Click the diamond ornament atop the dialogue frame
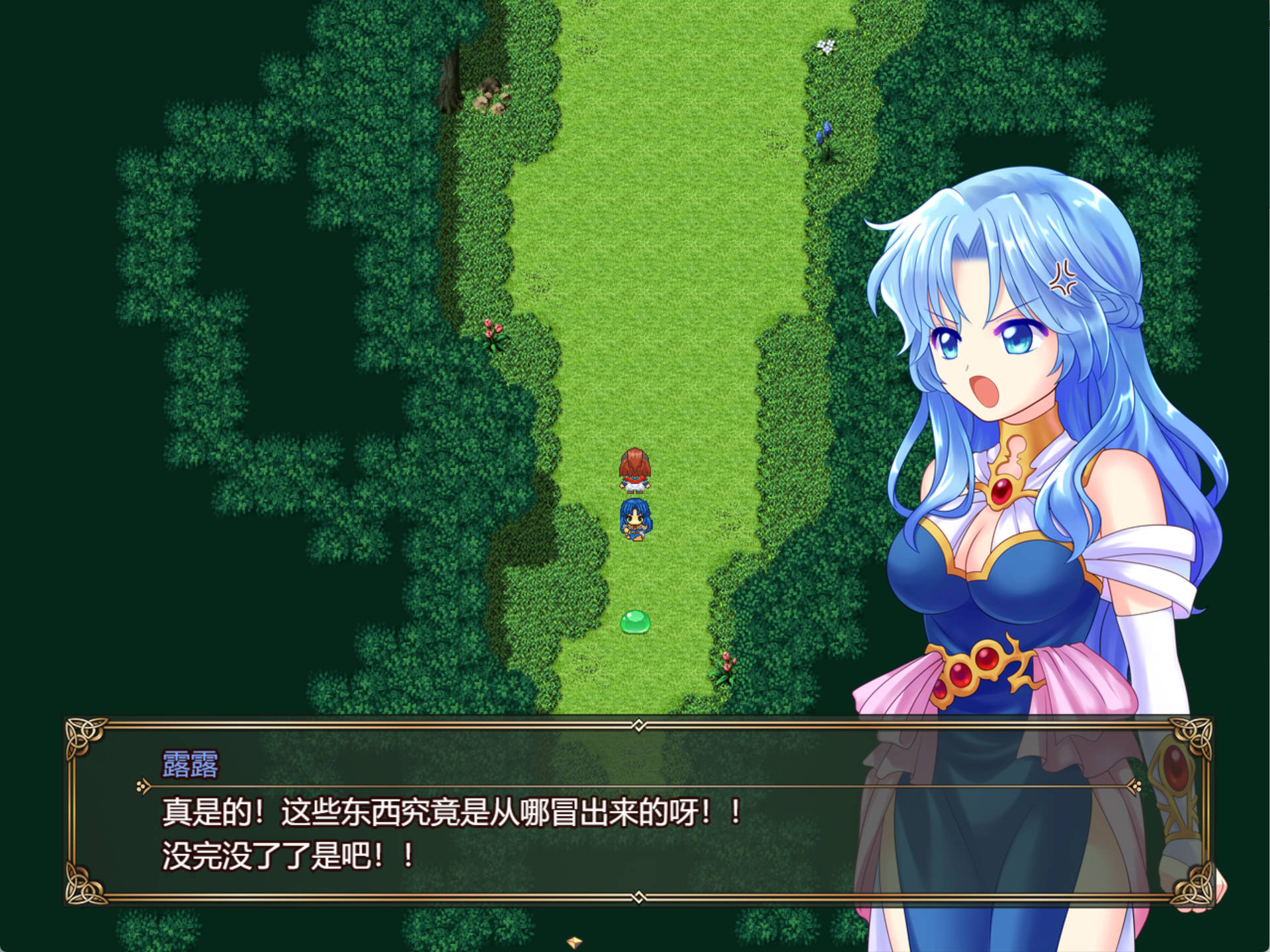This screenshot has height=952, width=1270. pos(637,725)
